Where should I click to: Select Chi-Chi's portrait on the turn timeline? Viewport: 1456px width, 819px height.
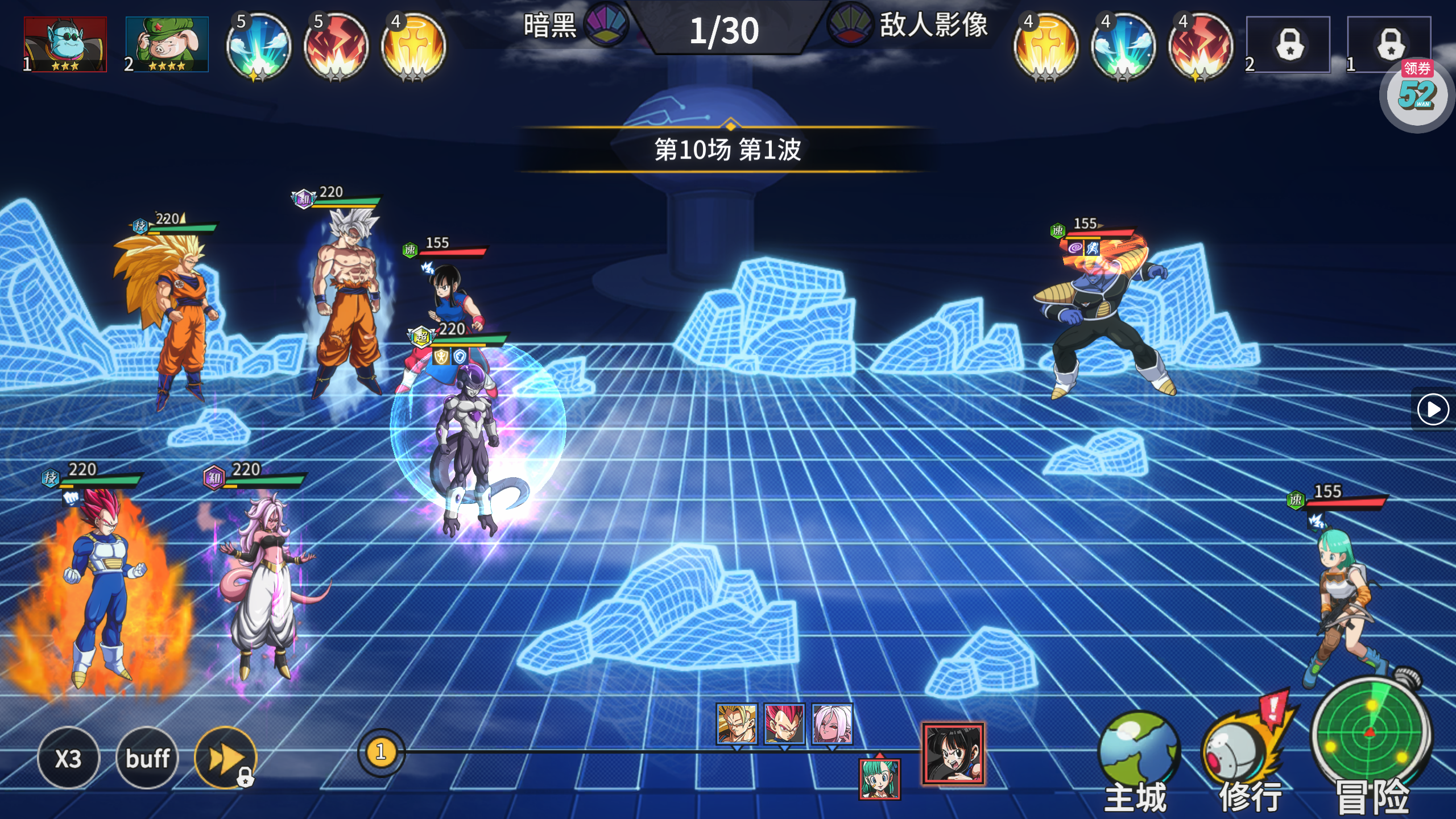[x=953, y=754]
